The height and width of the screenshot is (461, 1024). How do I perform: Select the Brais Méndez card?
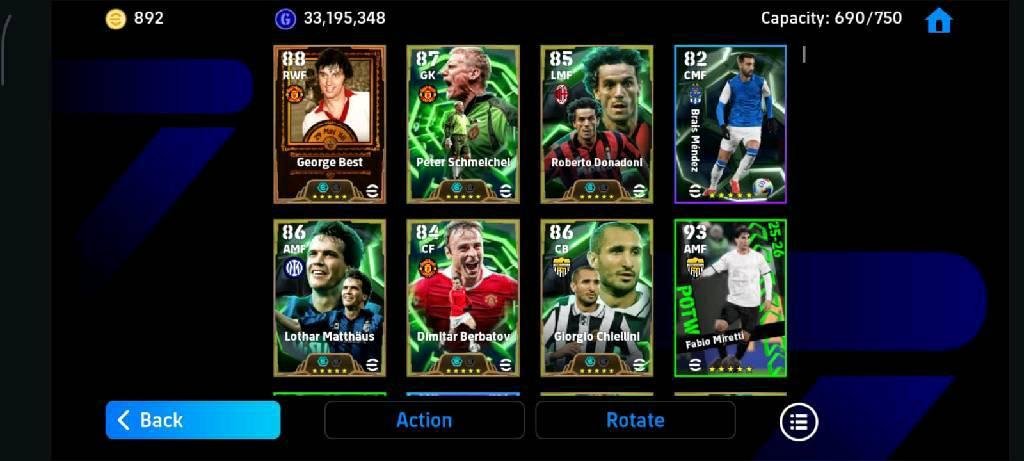pos(730,124)
